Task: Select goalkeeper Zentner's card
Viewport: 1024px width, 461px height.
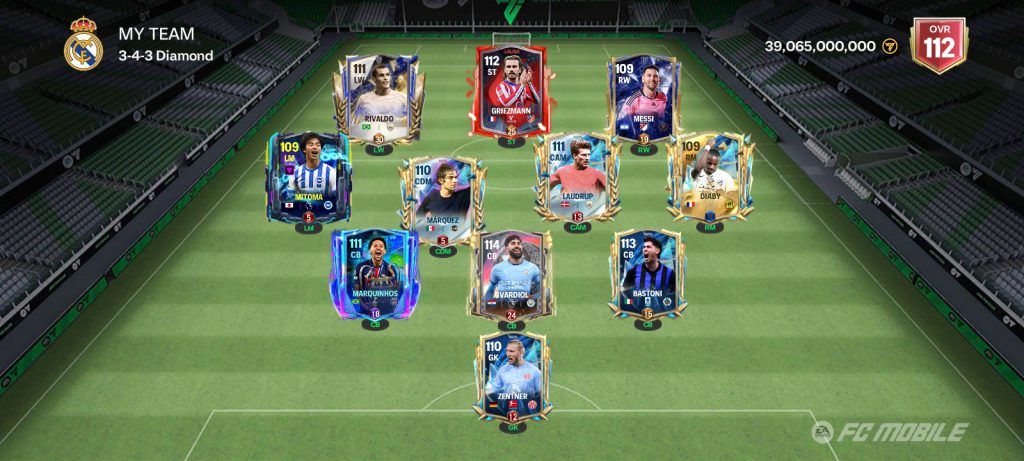Action: point(512,378)
